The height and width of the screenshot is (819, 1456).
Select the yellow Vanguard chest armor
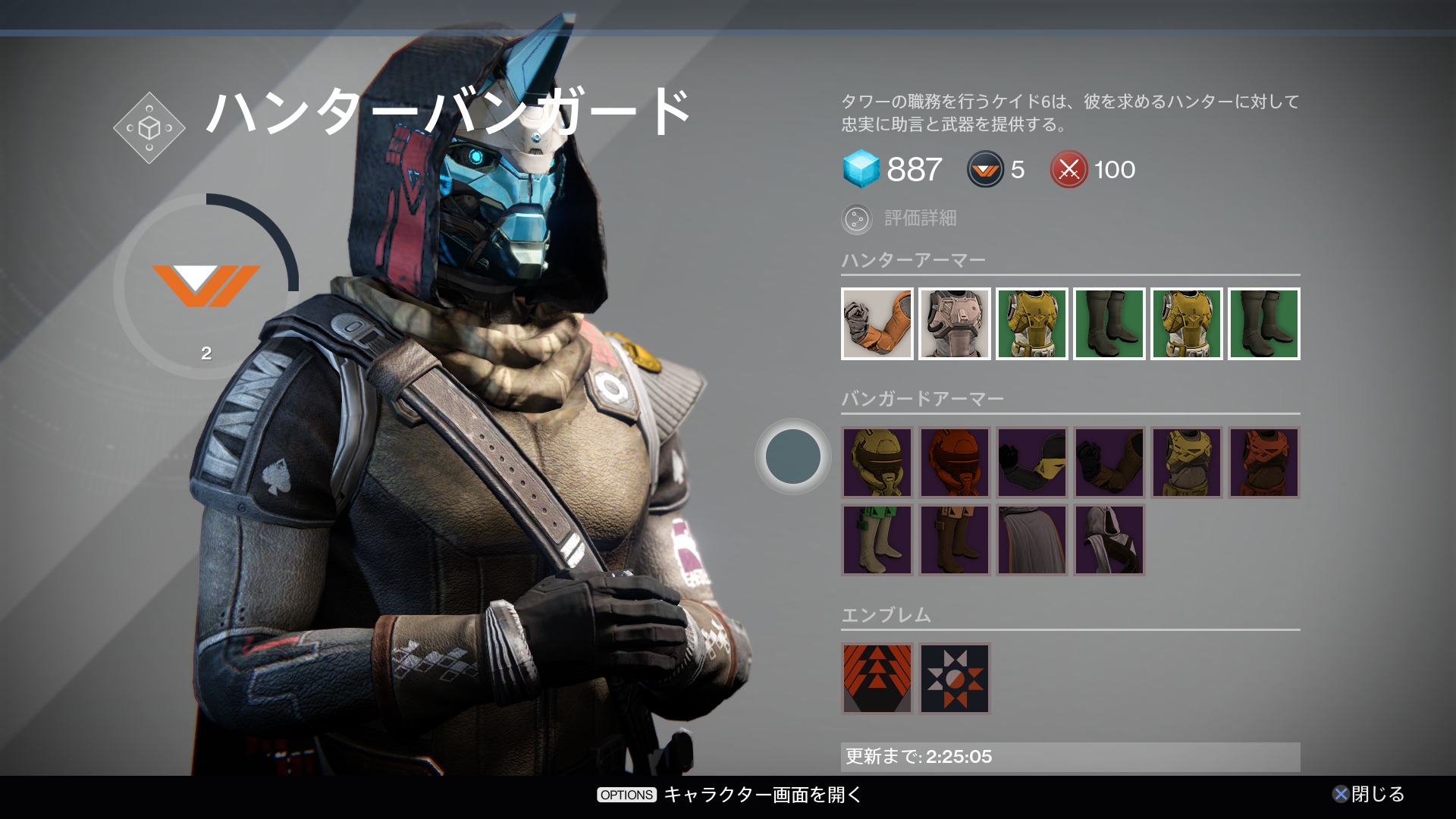point(1187,463)
